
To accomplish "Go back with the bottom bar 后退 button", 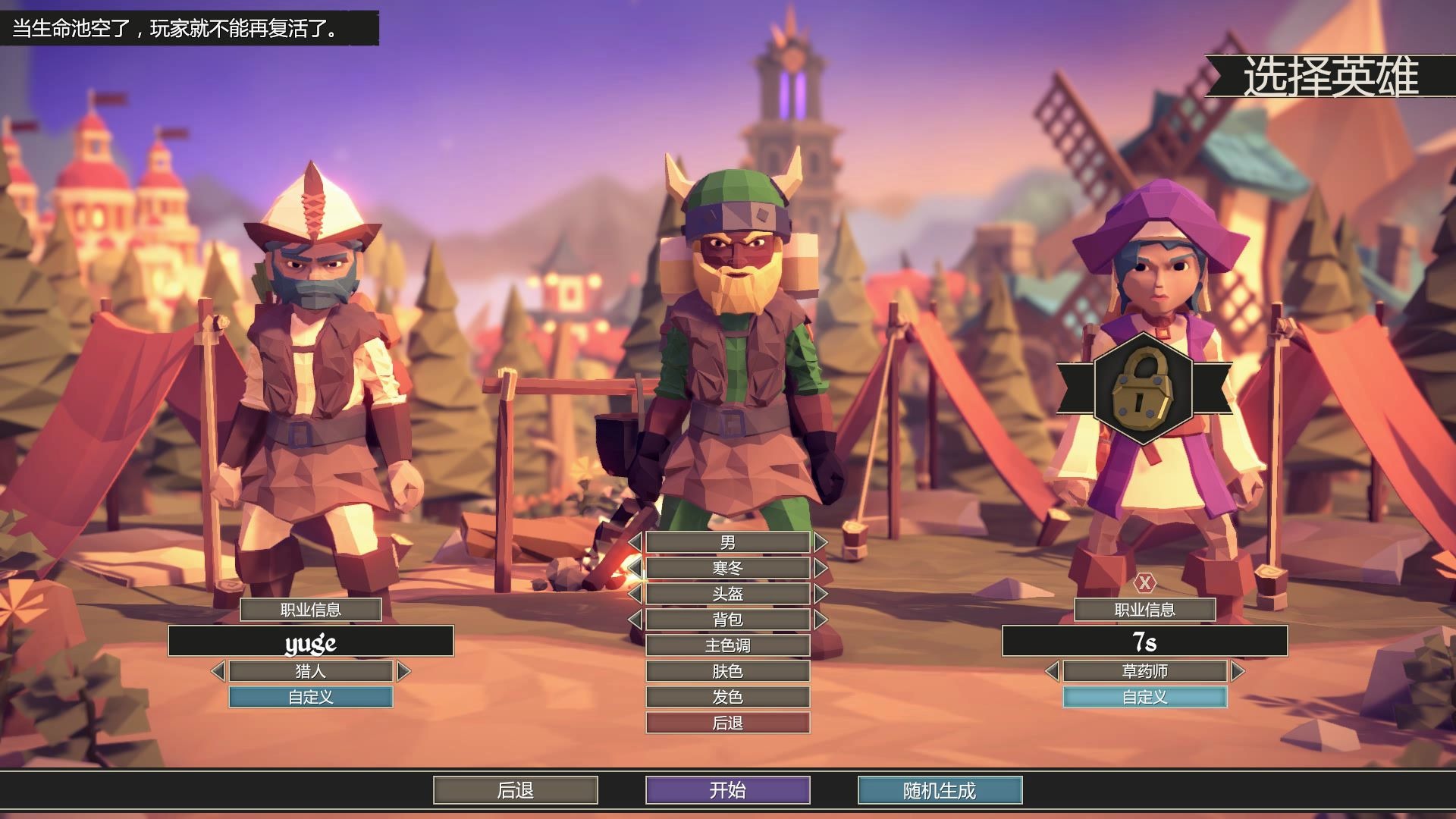I will click(x=515, y=790).
